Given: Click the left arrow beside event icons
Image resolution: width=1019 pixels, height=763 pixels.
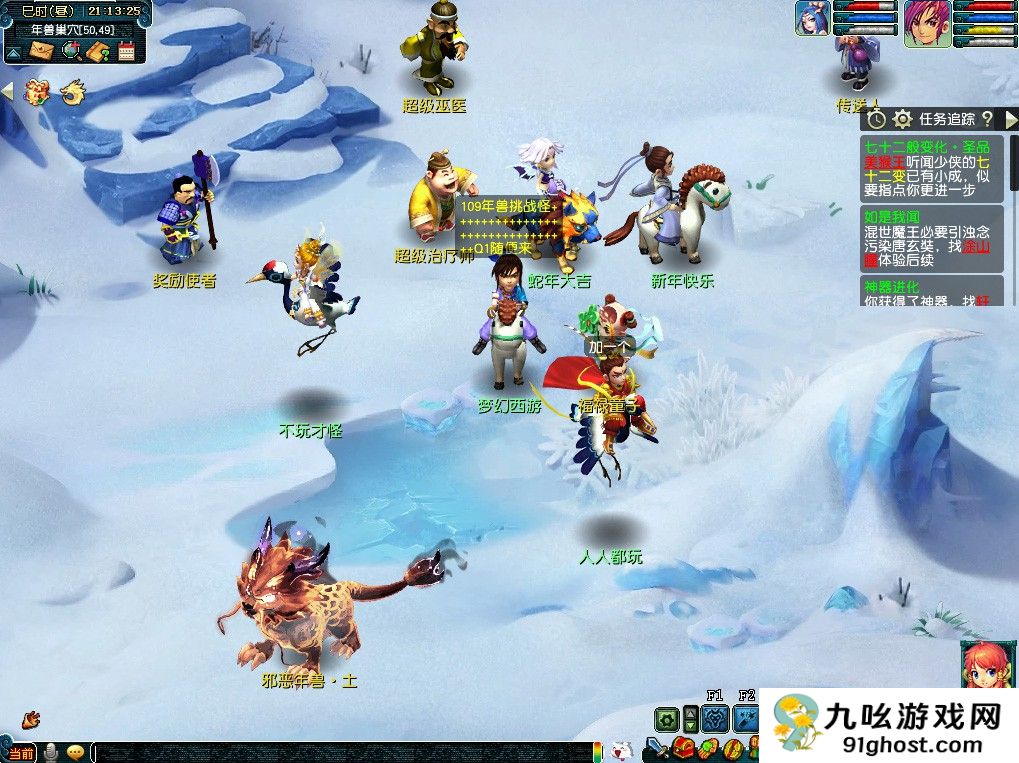Looking at the screenshot, I should (7, 92).
